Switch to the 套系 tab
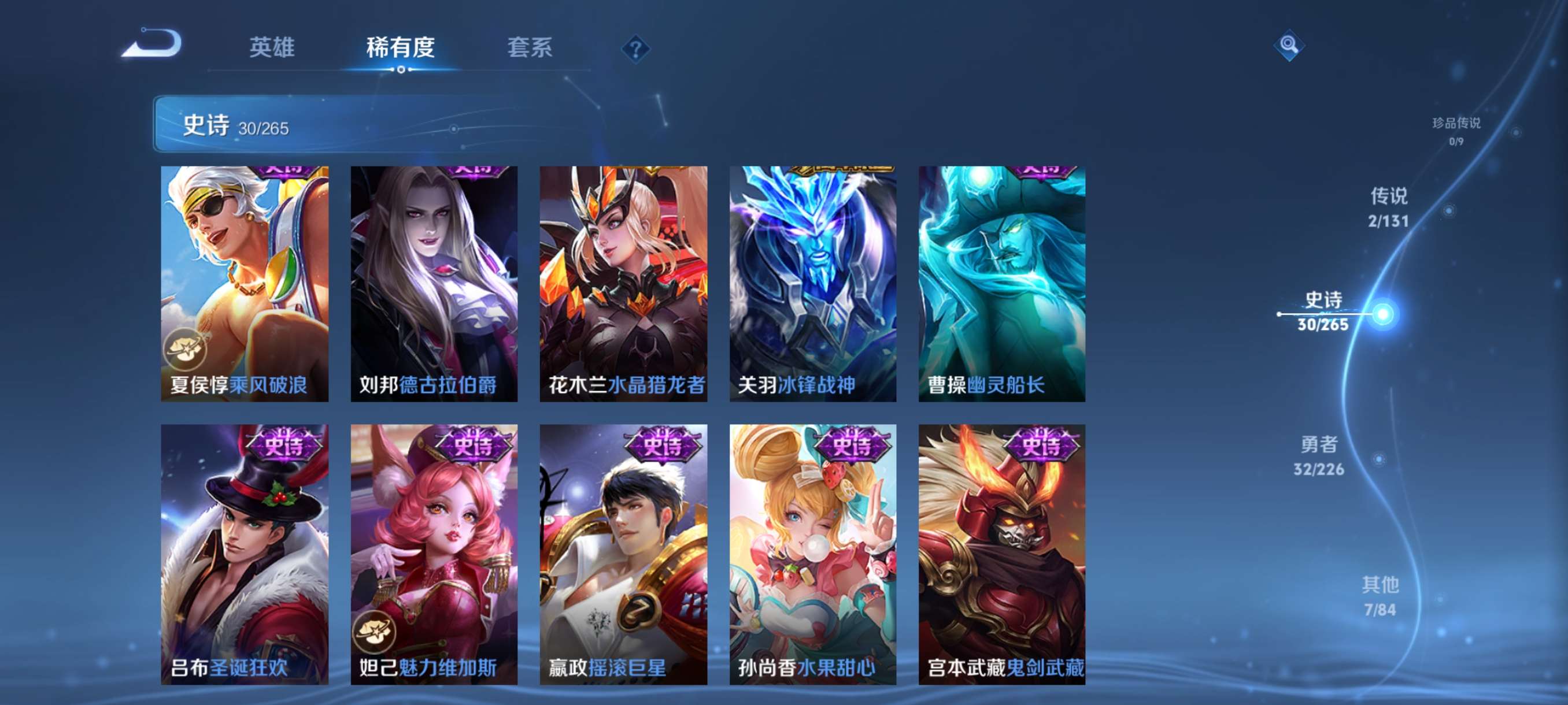The width and height of the screenshot is (1568, 705). coord(530,49)
